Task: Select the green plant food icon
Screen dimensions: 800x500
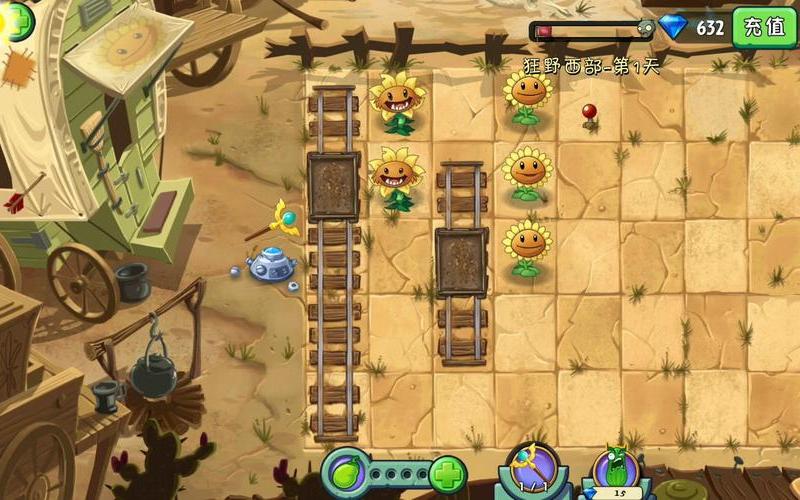Action: click(x=343, y=472)
